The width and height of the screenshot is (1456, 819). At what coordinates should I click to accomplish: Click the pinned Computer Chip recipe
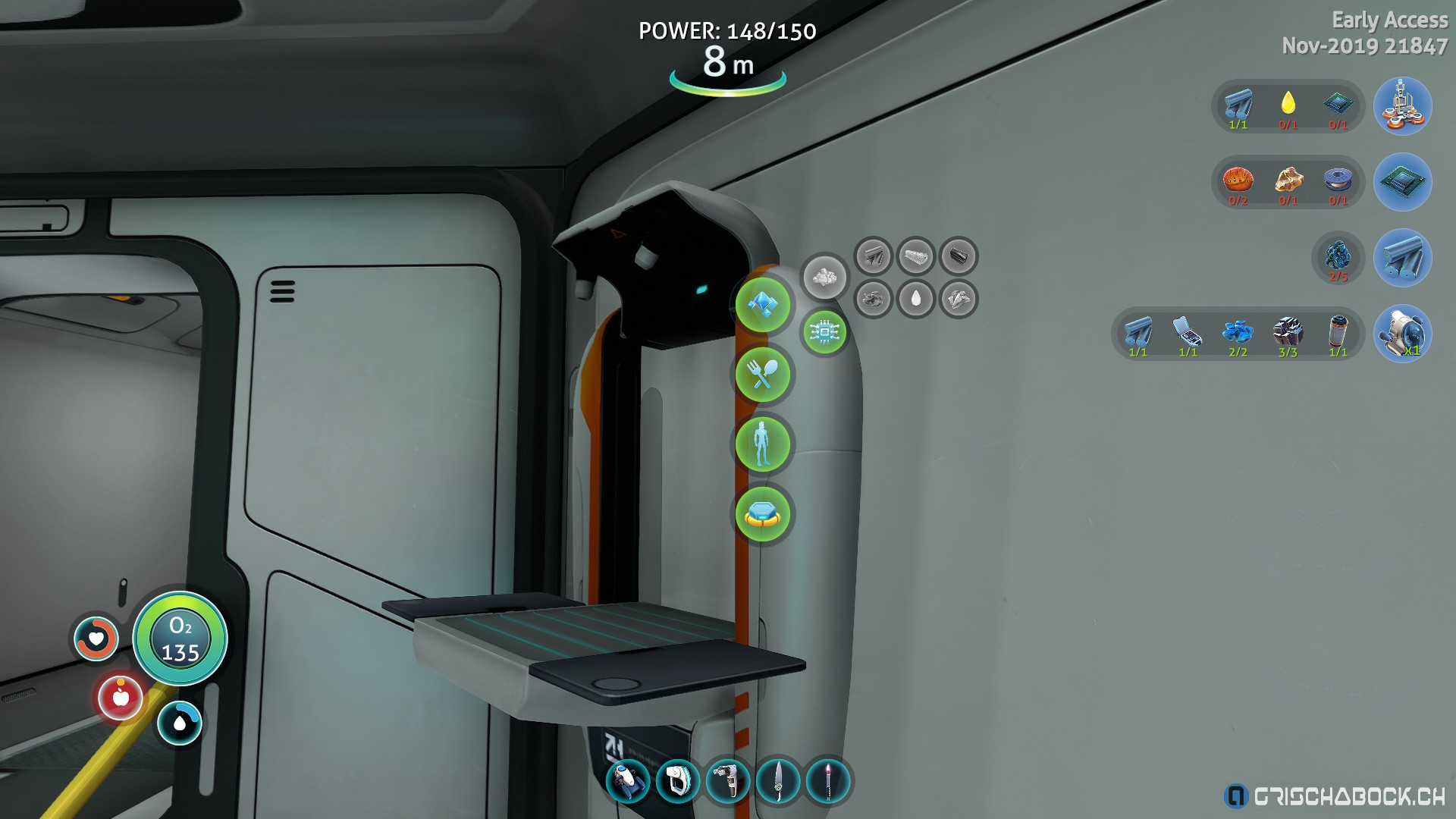1402,182
